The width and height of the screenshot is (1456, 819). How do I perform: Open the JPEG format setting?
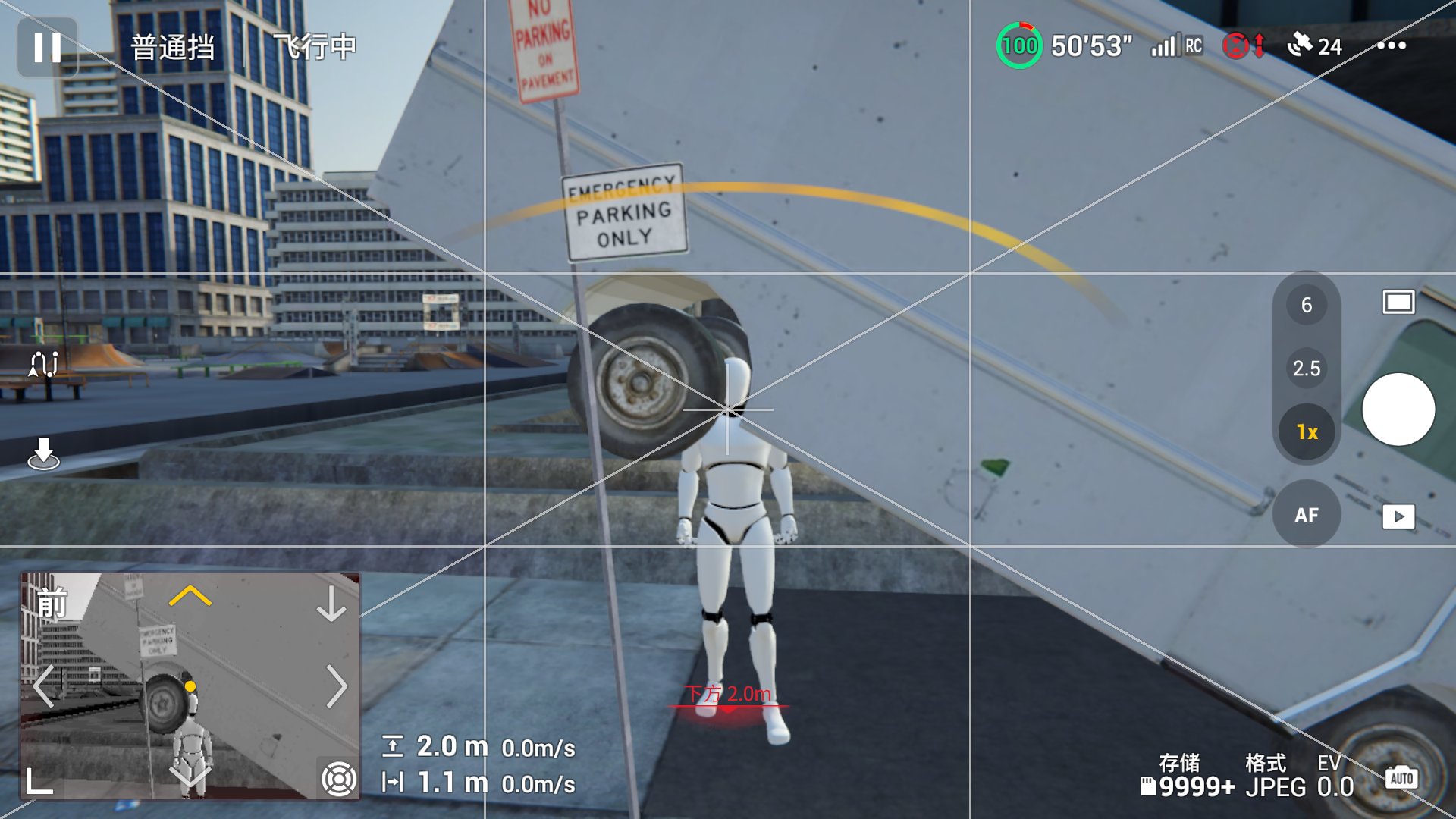click(1276, 778)
